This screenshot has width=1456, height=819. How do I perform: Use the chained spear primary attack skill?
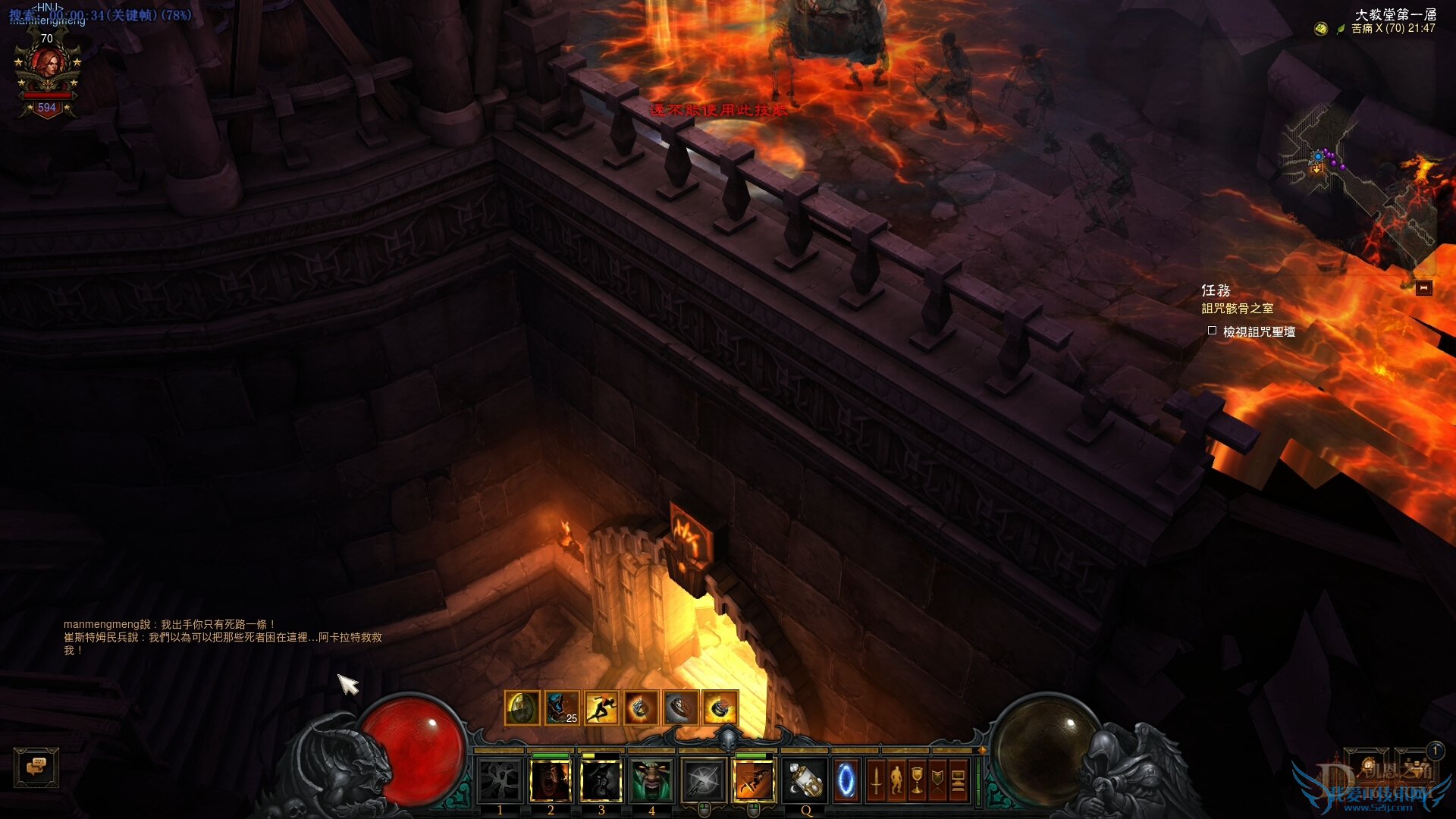tap(703, 781)
